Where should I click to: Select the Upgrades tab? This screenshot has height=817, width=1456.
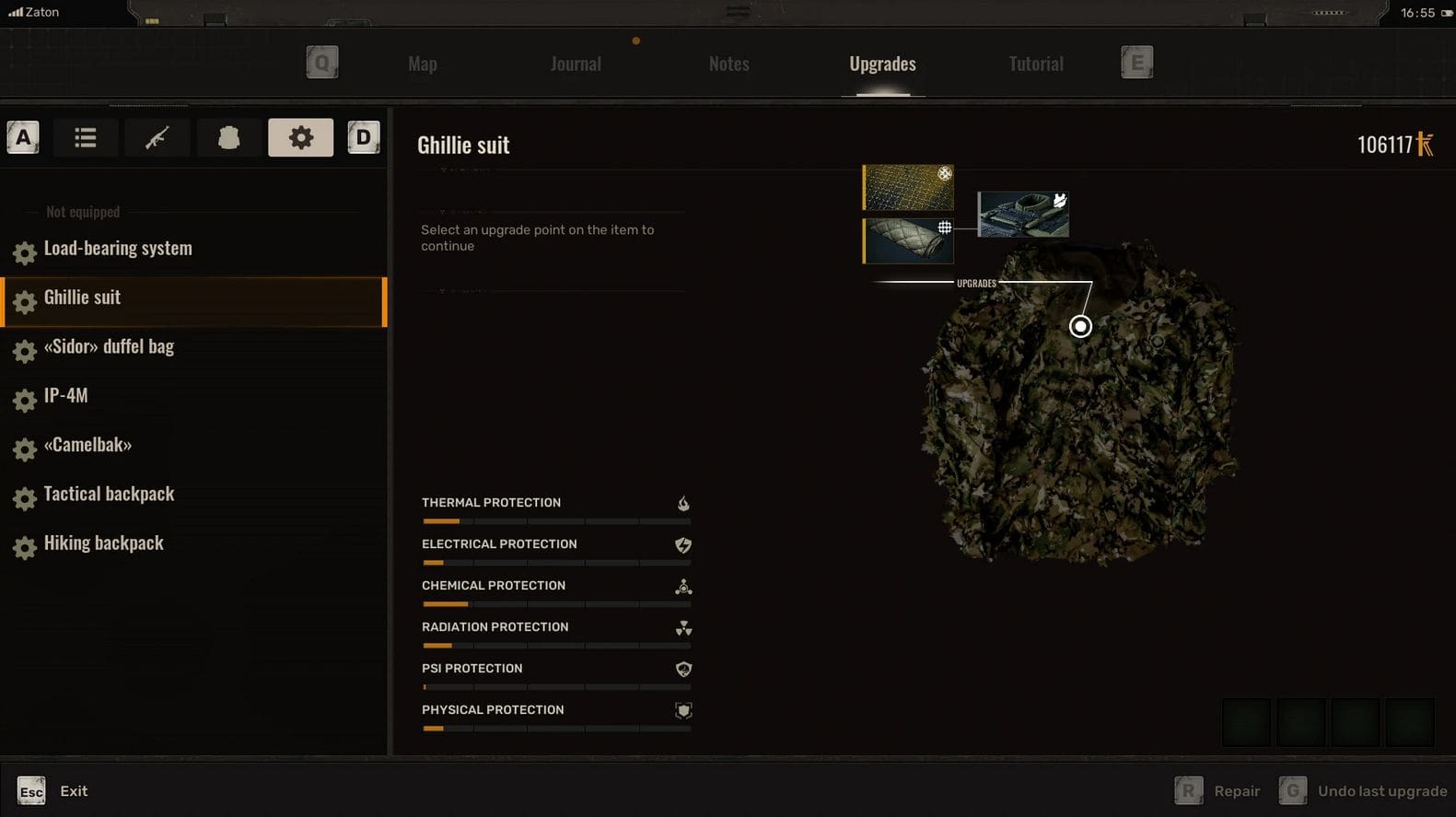tap(882, 64)
